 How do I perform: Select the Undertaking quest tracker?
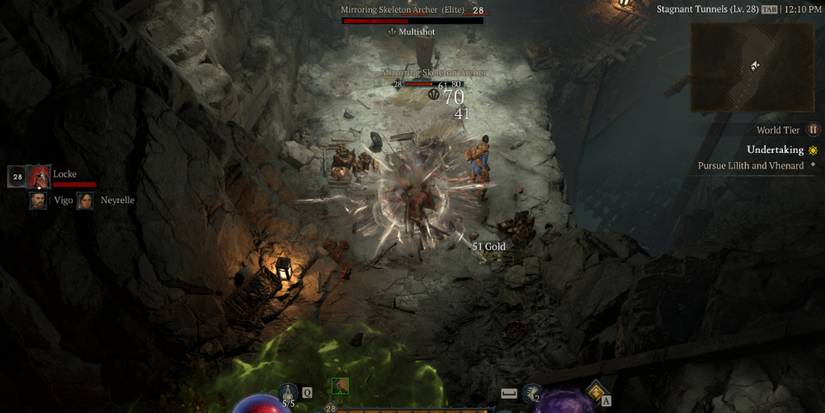click(x=775, y=150)
